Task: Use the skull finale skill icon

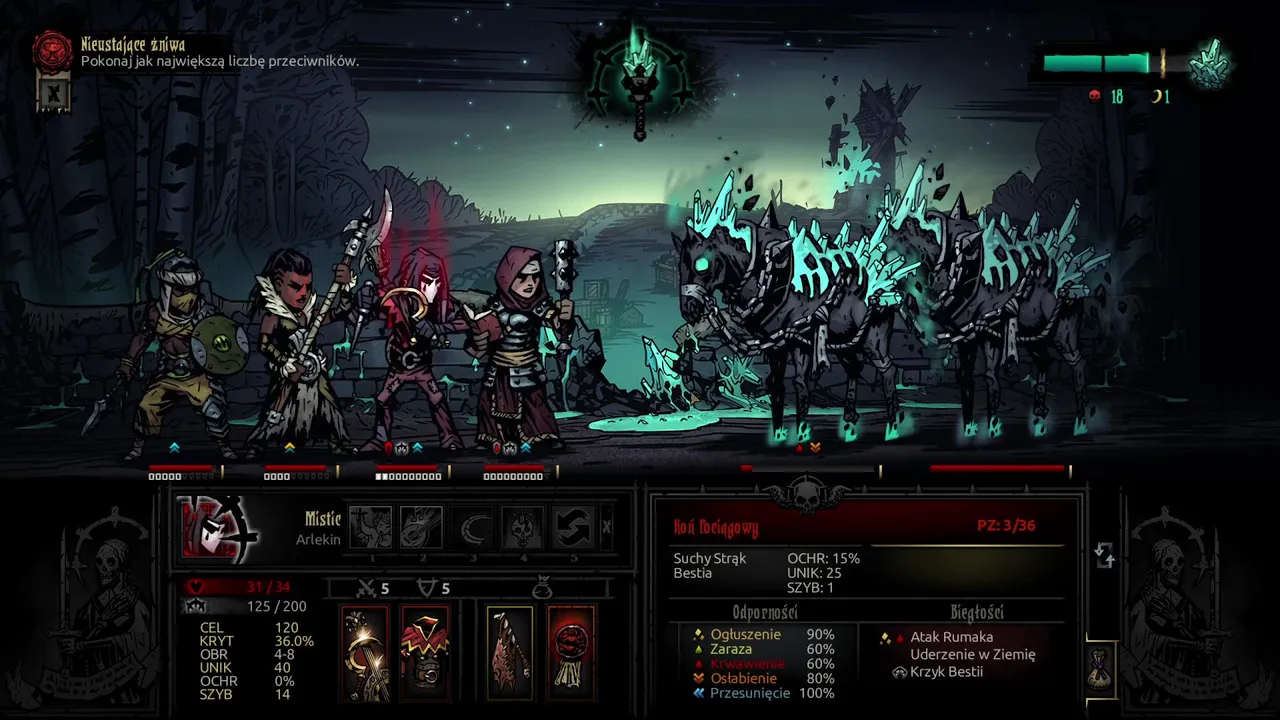Action: [x=523, y=527]
